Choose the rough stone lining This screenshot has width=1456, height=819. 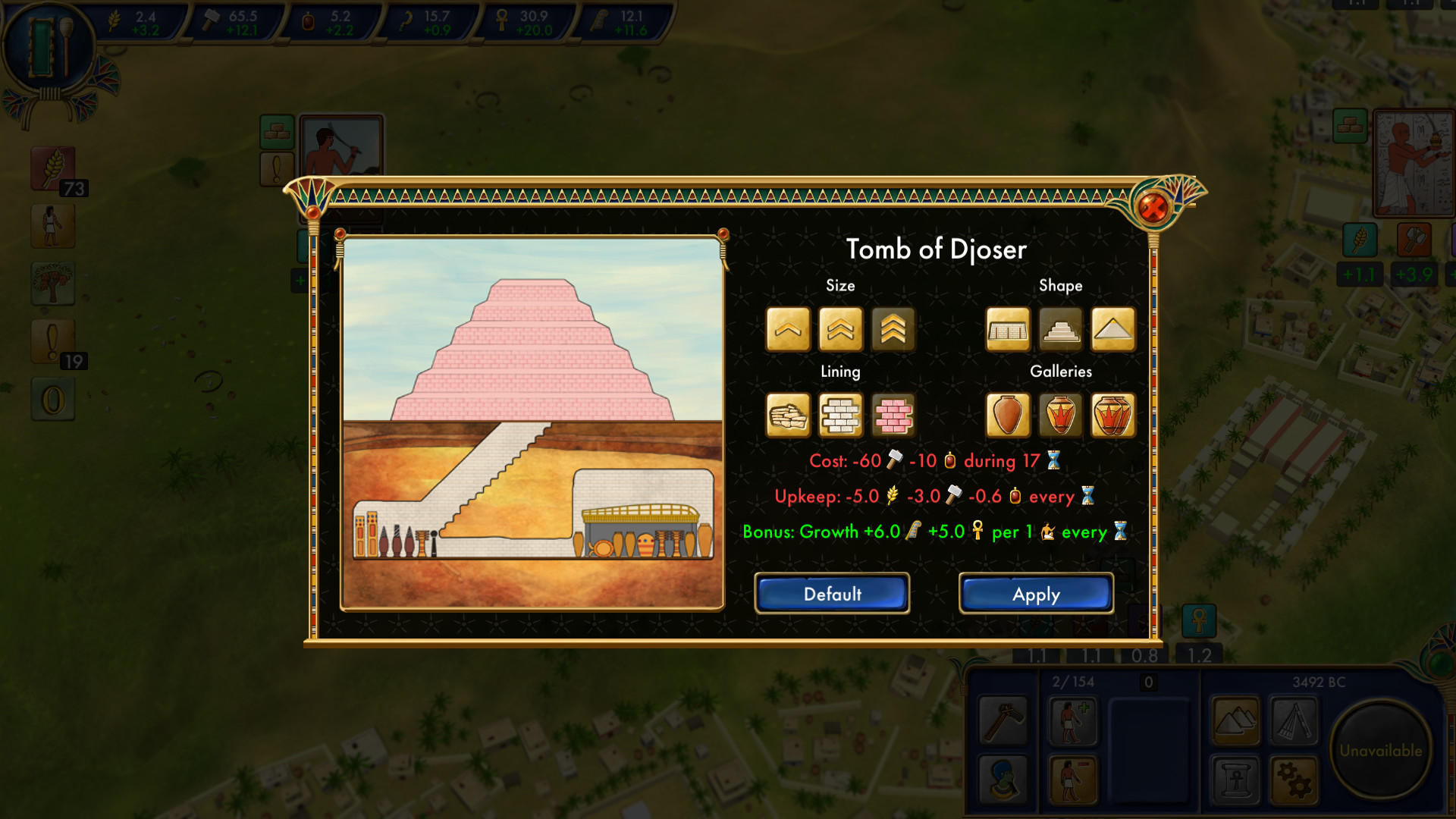click(x=786, y=416)
